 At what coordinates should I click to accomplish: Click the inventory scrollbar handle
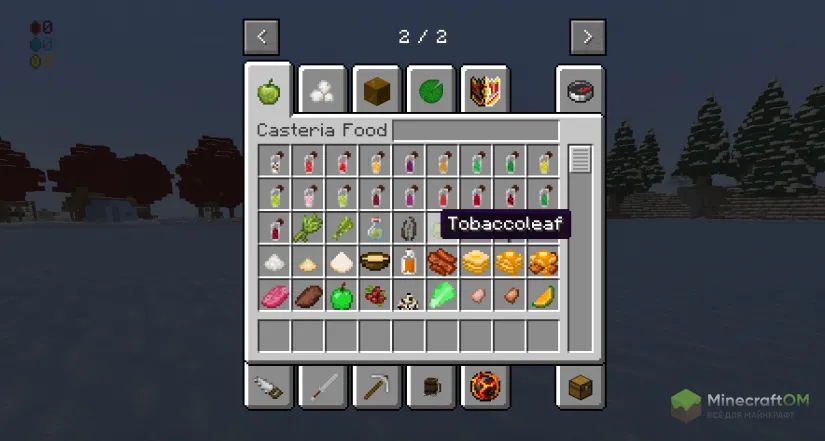[580, 160]
